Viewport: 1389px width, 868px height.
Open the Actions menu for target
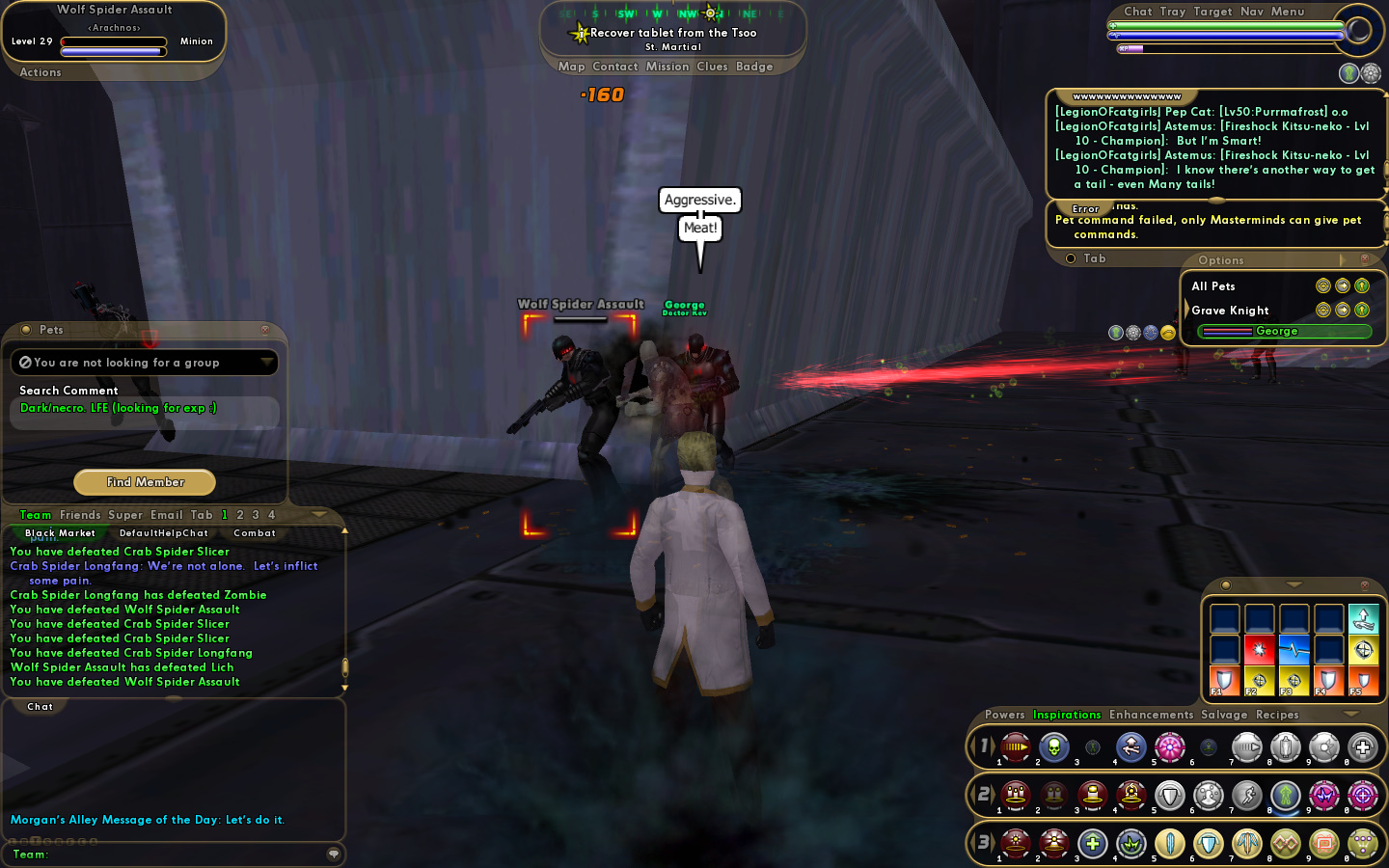point(41,72)
